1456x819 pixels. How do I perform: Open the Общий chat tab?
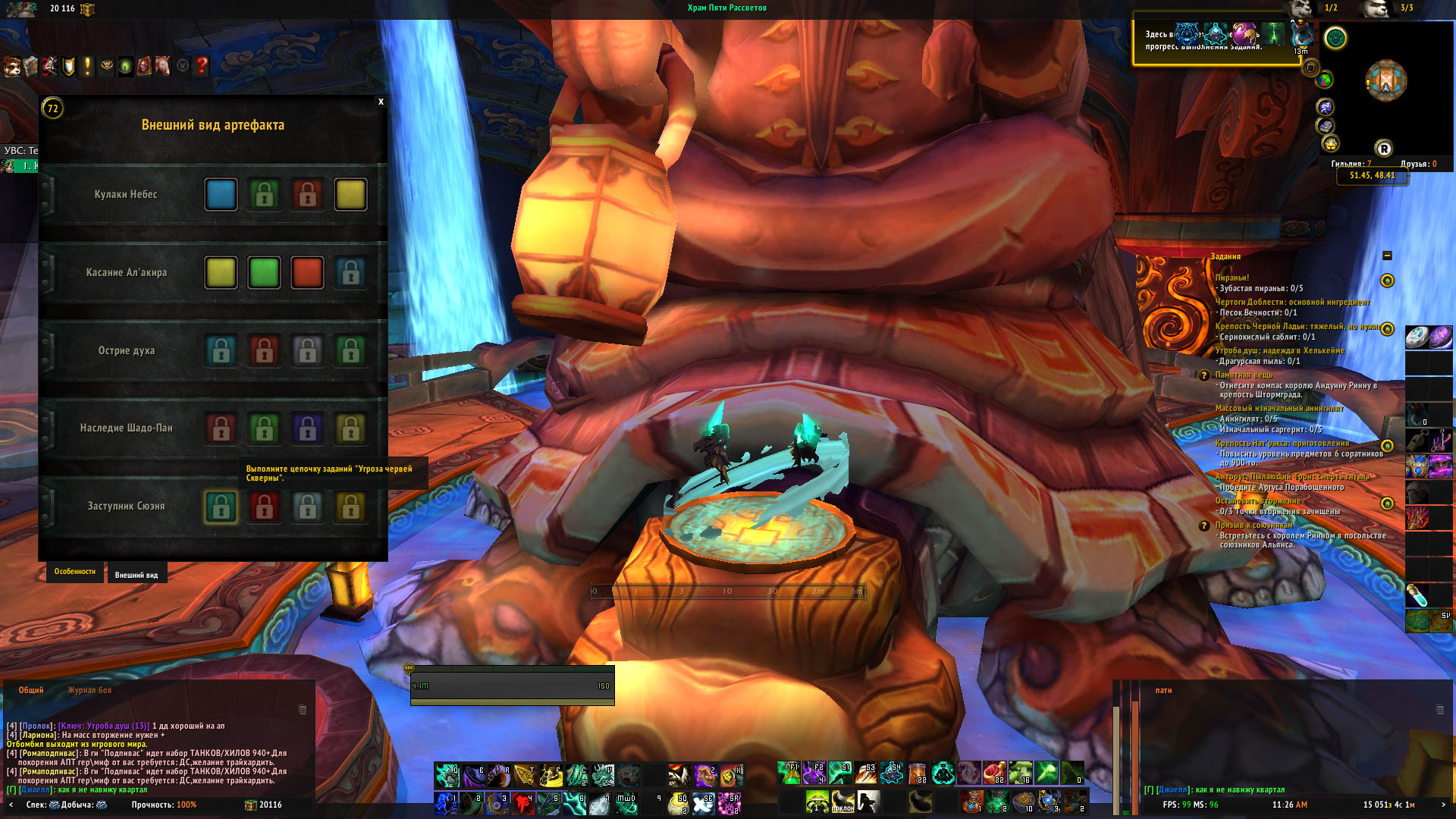[x=31, y=690]
